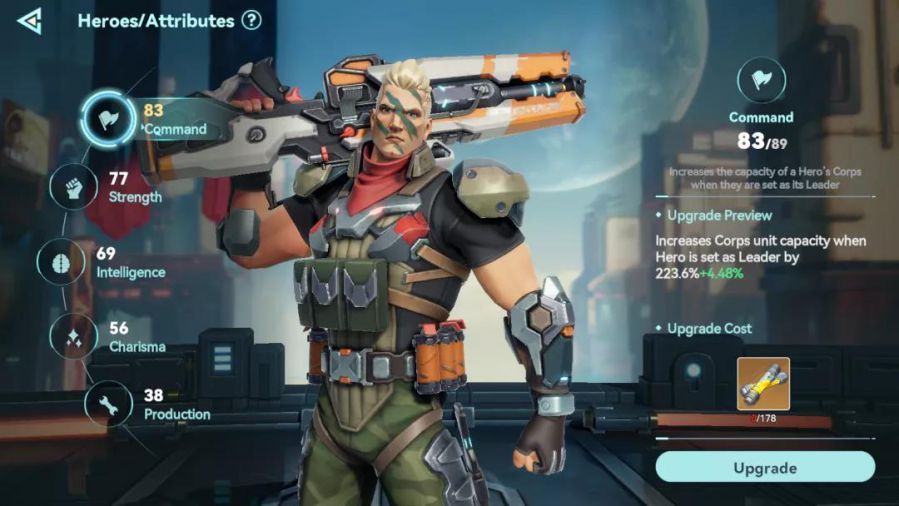This screenshot has height=506, width=899.
Task: Open the Heroes/Attributes help question mark
Action: point(251,20)
